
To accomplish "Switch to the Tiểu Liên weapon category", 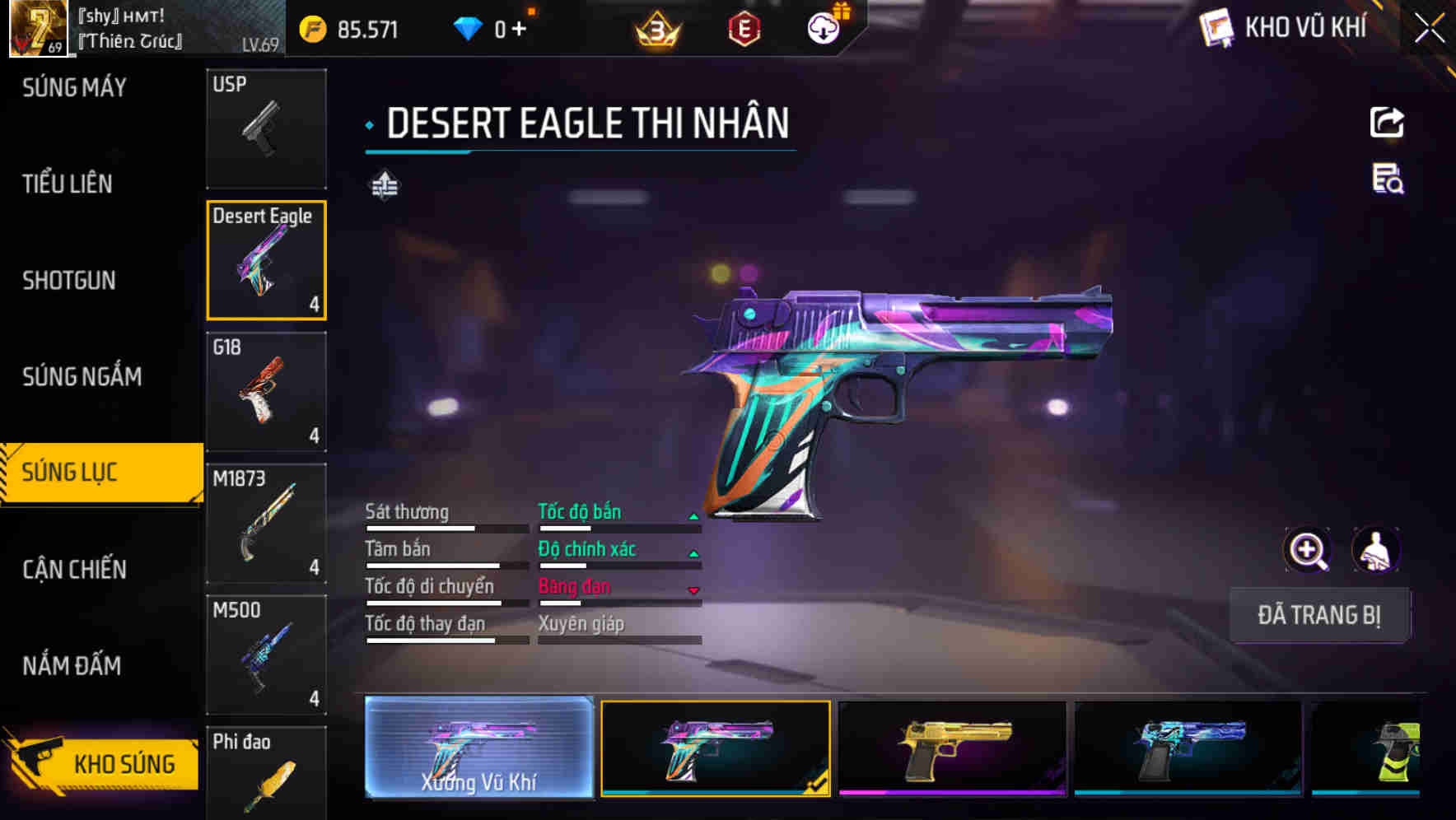I will pyautogui.click(x=68, y=184).
